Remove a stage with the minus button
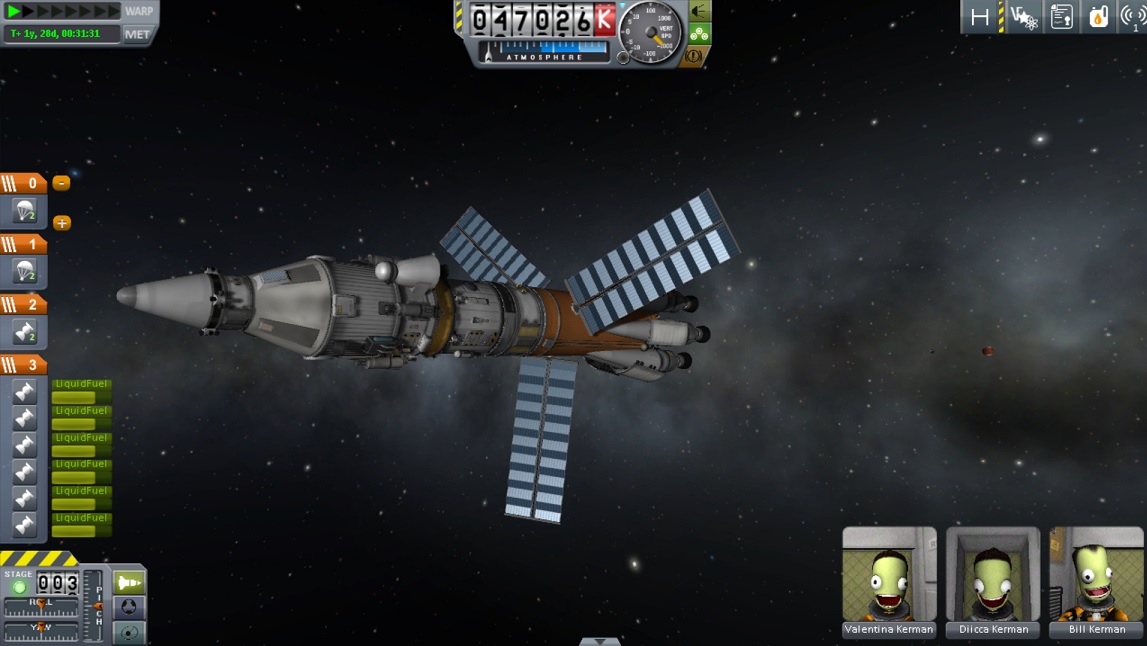Image resolution: width=1147 pixels, height=646 pixels. 61,183
